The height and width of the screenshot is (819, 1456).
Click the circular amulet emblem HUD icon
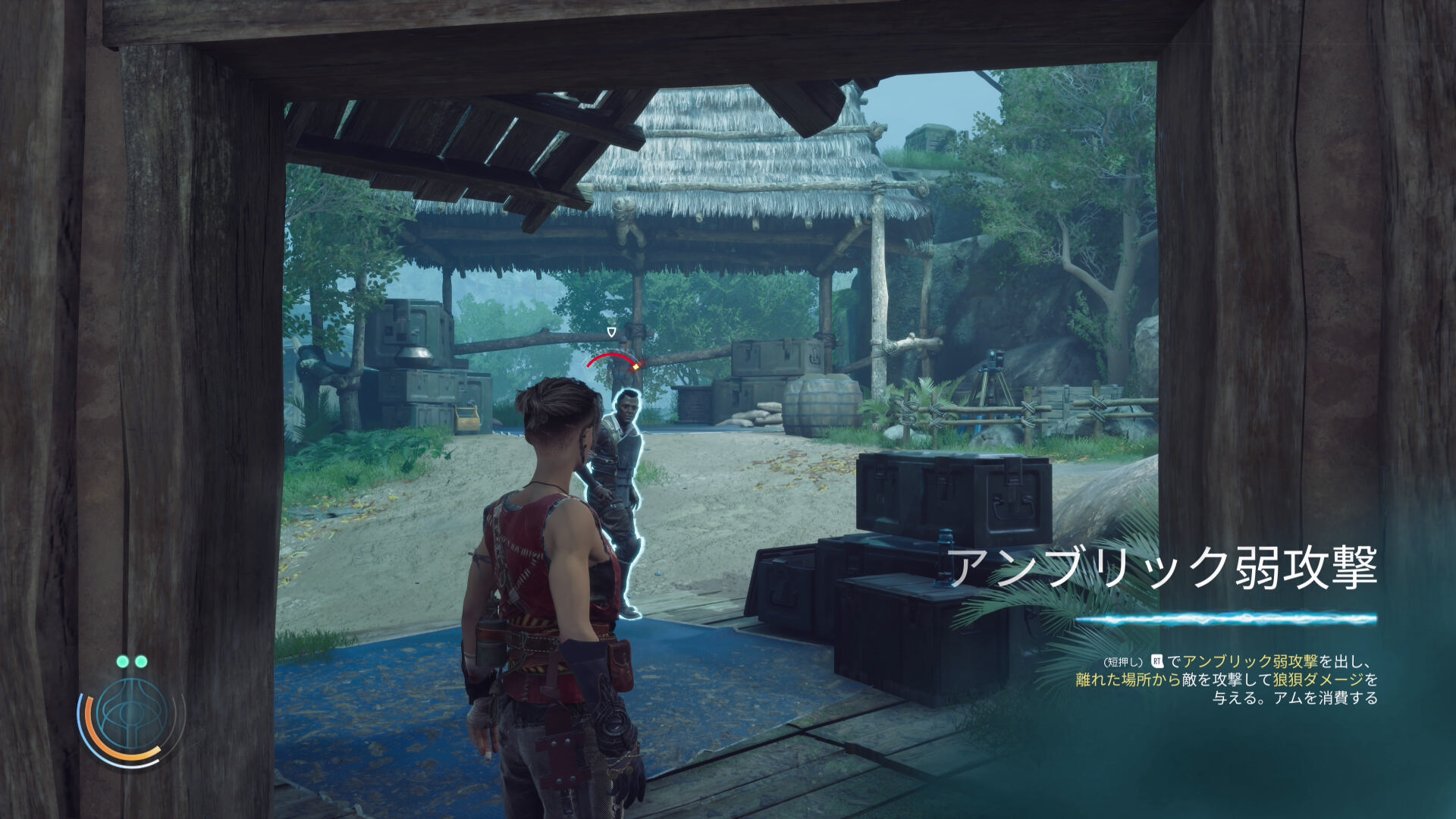coord(131,715)
